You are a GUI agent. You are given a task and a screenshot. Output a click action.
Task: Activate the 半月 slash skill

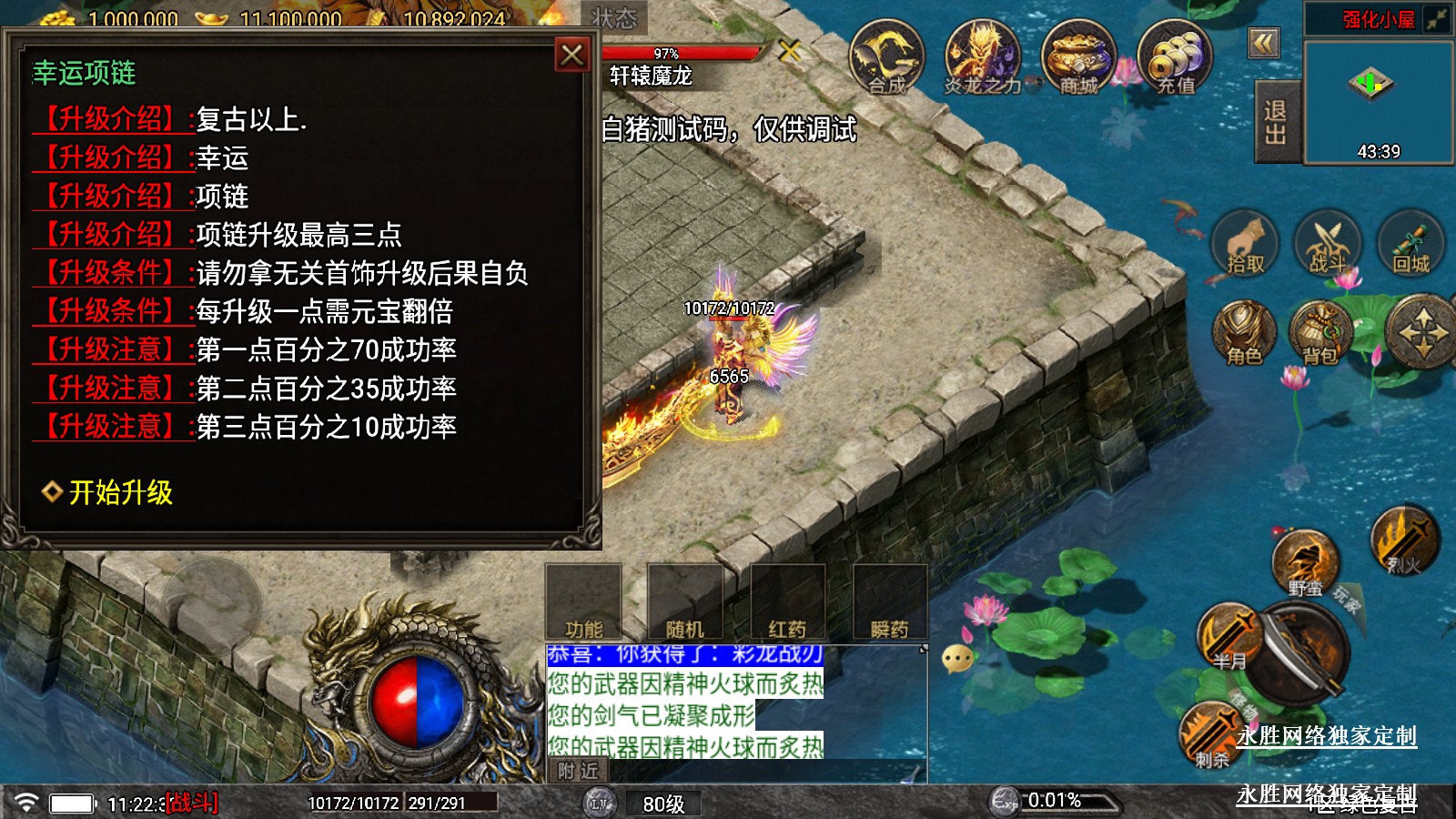coord(1229,636)
